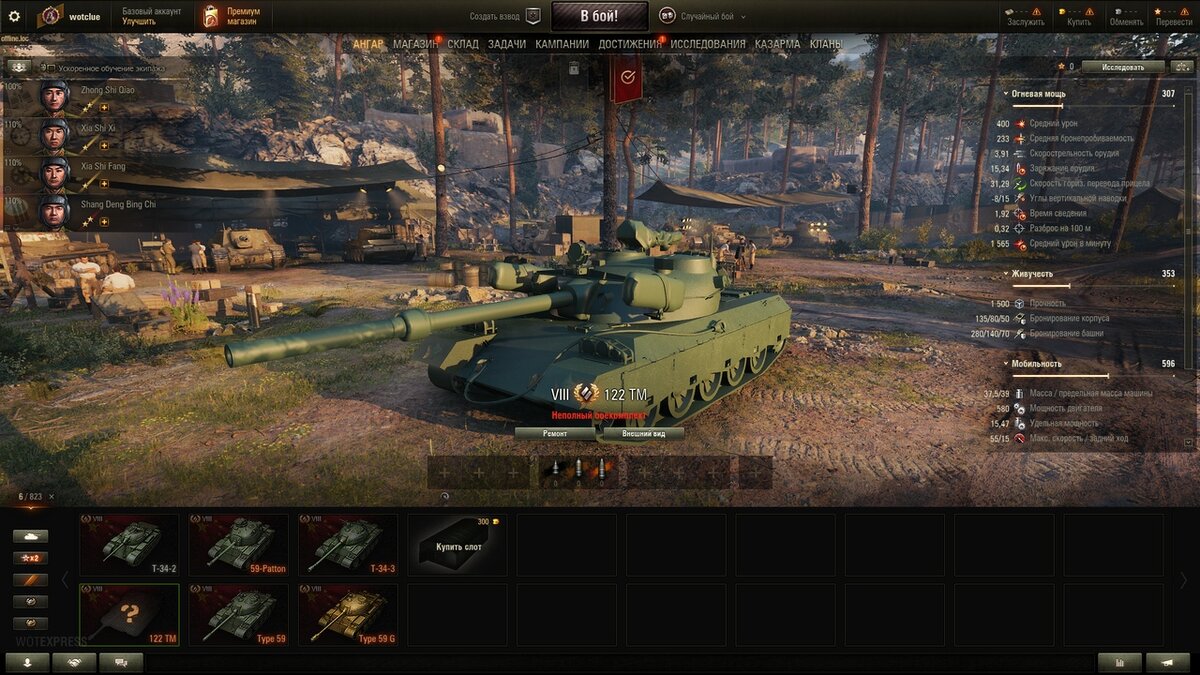
Task: Open the Случайный бой mode dropdown
Action: pyautogui.click(x=707, y=17)
